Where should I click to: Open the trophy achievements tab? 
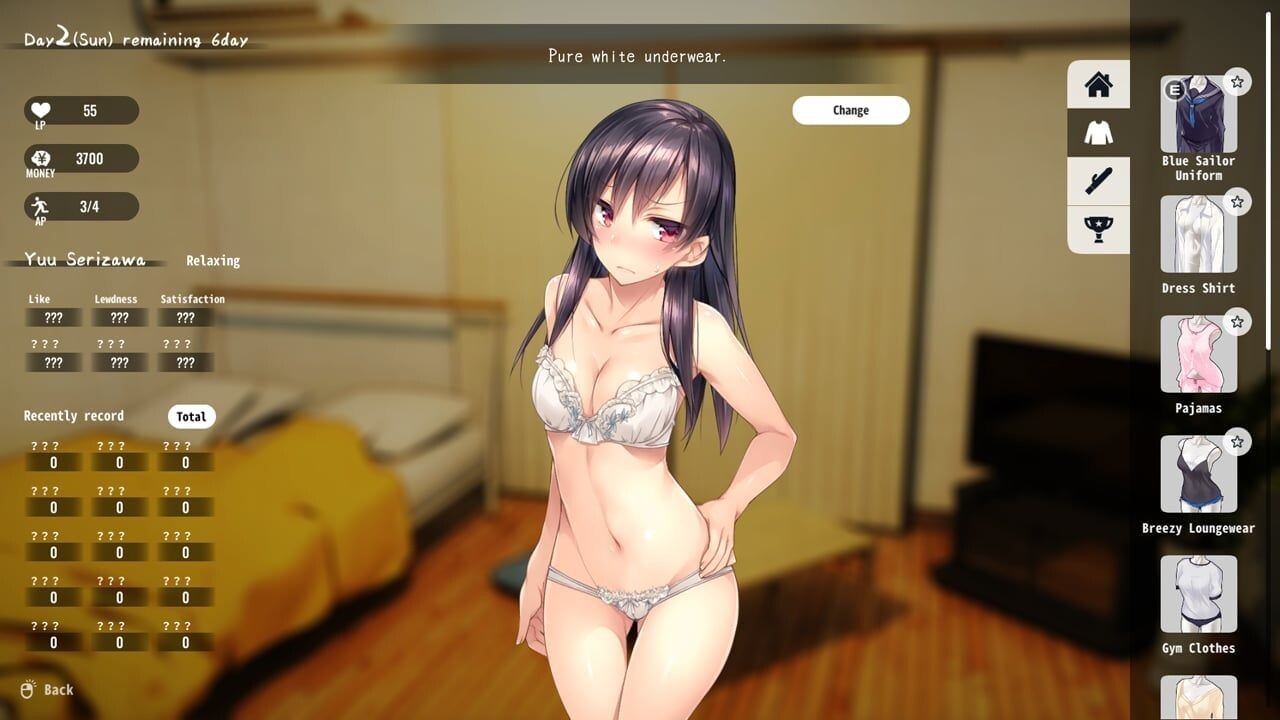(x=1098, y=230)
